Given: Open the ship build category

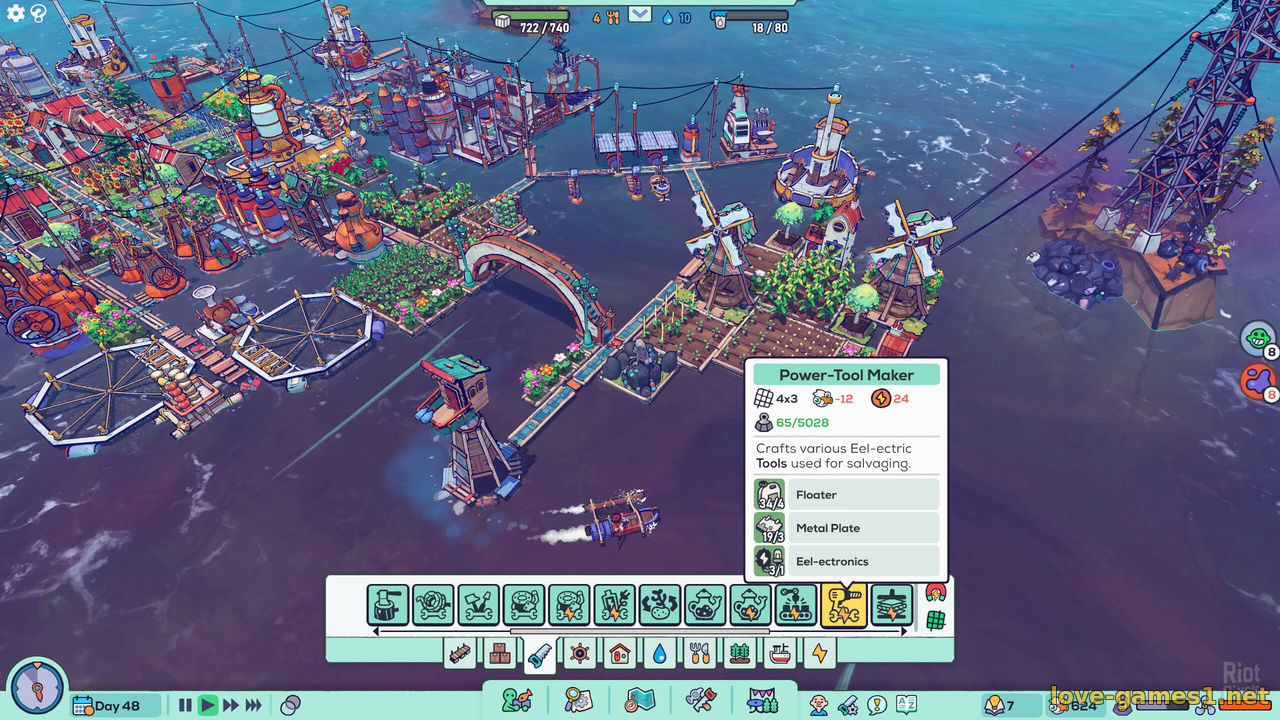Looking at the screenshot, I should coord(780,654).
